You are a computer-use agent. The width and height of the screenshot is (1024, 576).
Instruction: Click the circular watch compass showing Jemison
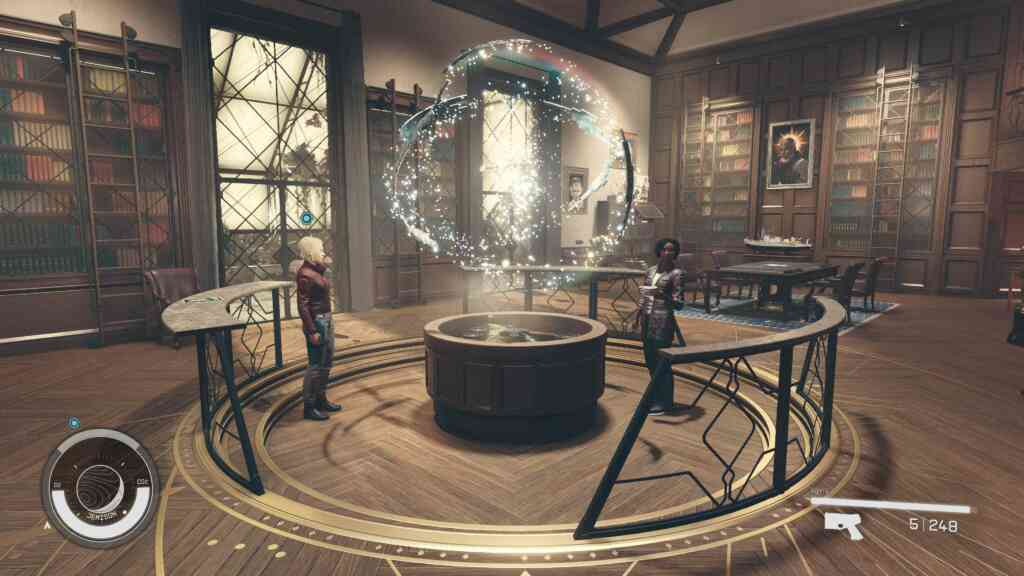point(100,488)
